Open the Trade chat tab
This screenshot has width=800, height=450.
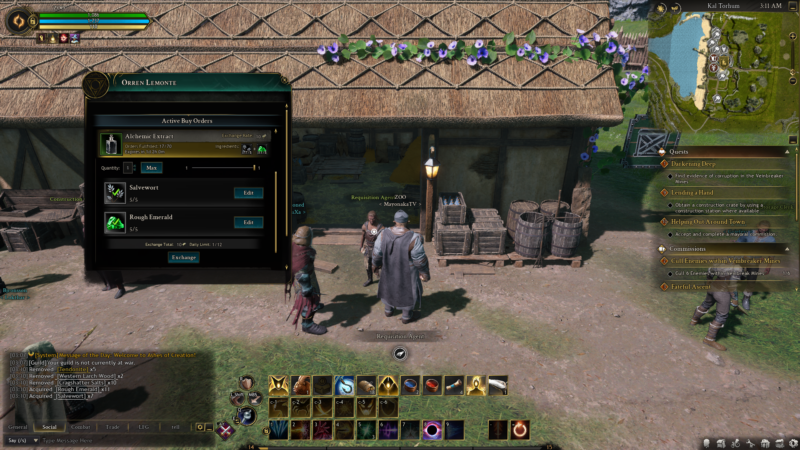click(x=112, y=427)
